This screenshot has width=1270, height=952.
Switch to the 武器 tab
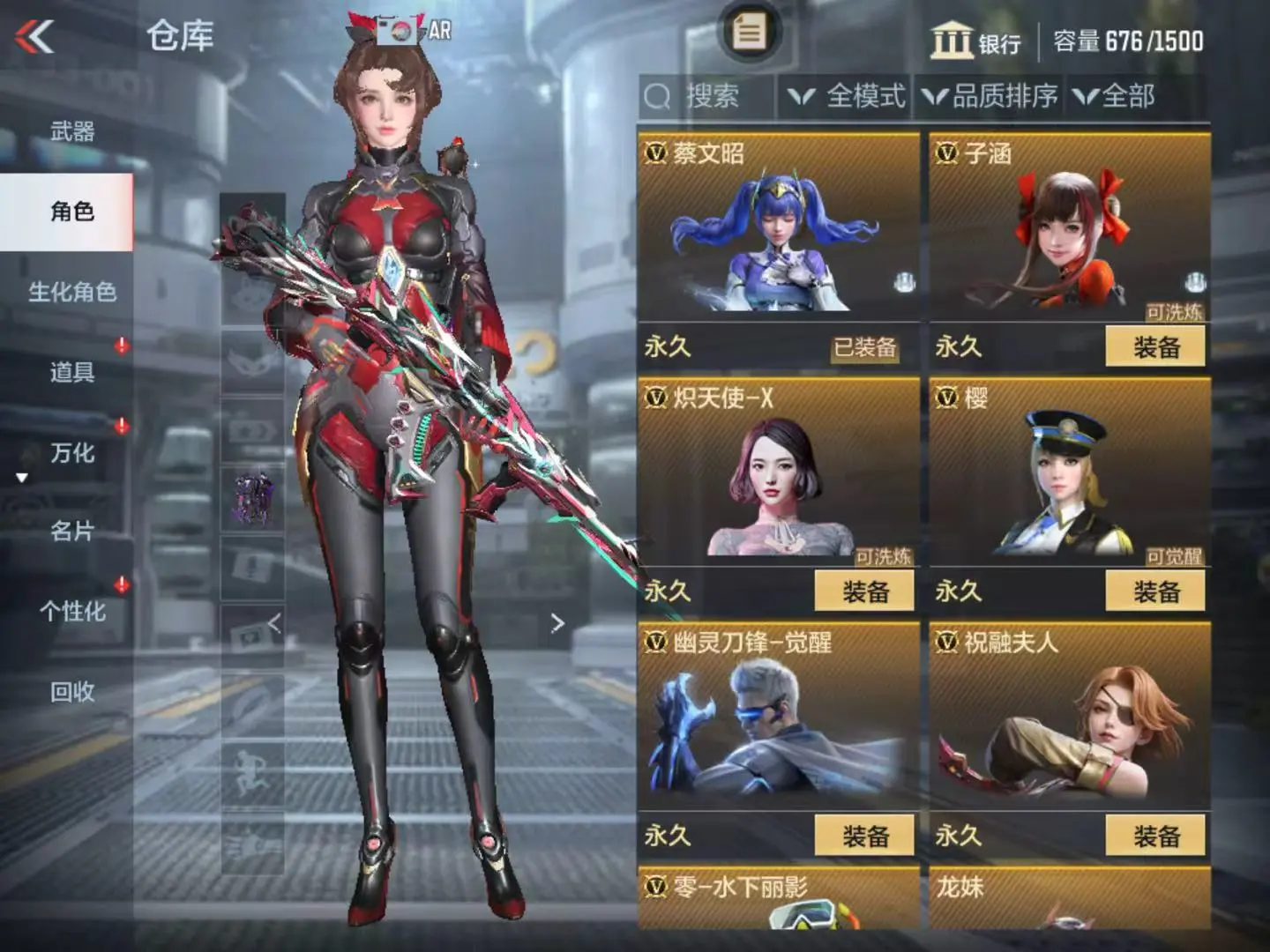pyautogui.click(x=72, y=132)
